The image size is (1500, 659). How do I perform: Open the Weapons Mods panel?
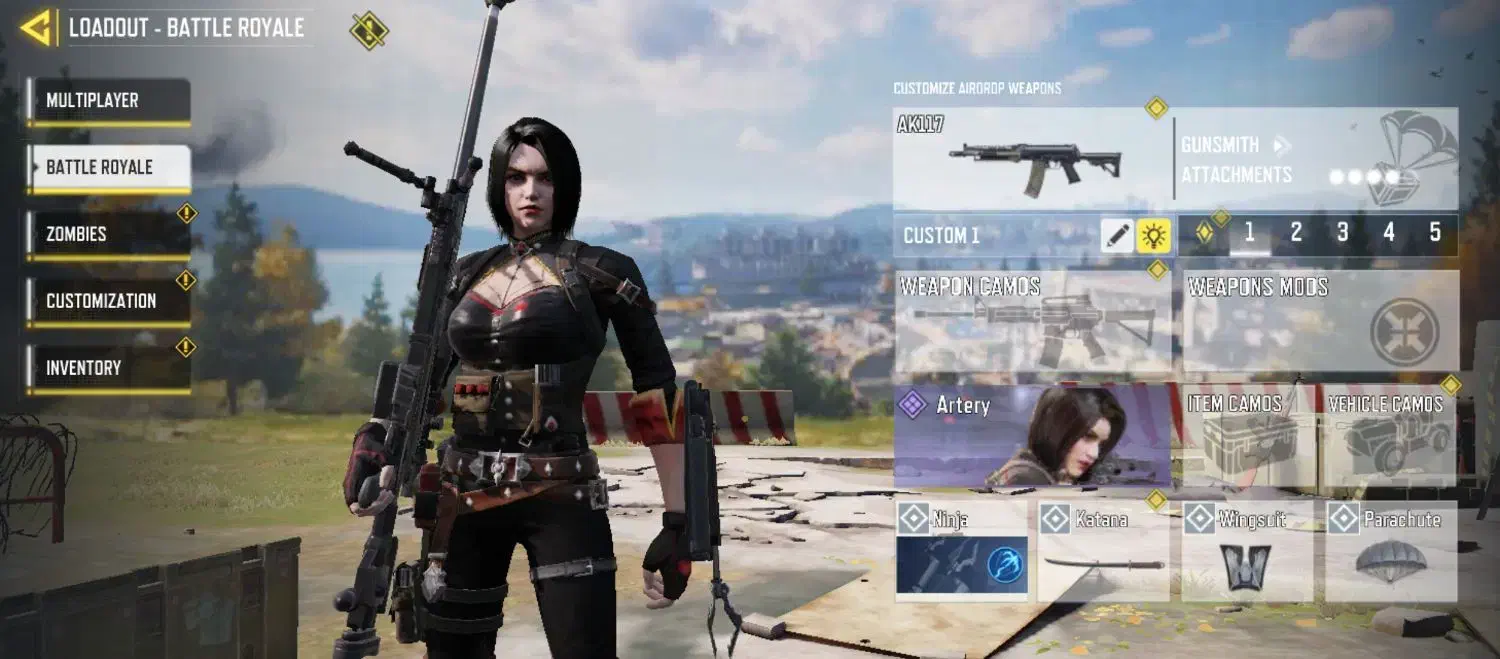click(x=1320, y=323)
